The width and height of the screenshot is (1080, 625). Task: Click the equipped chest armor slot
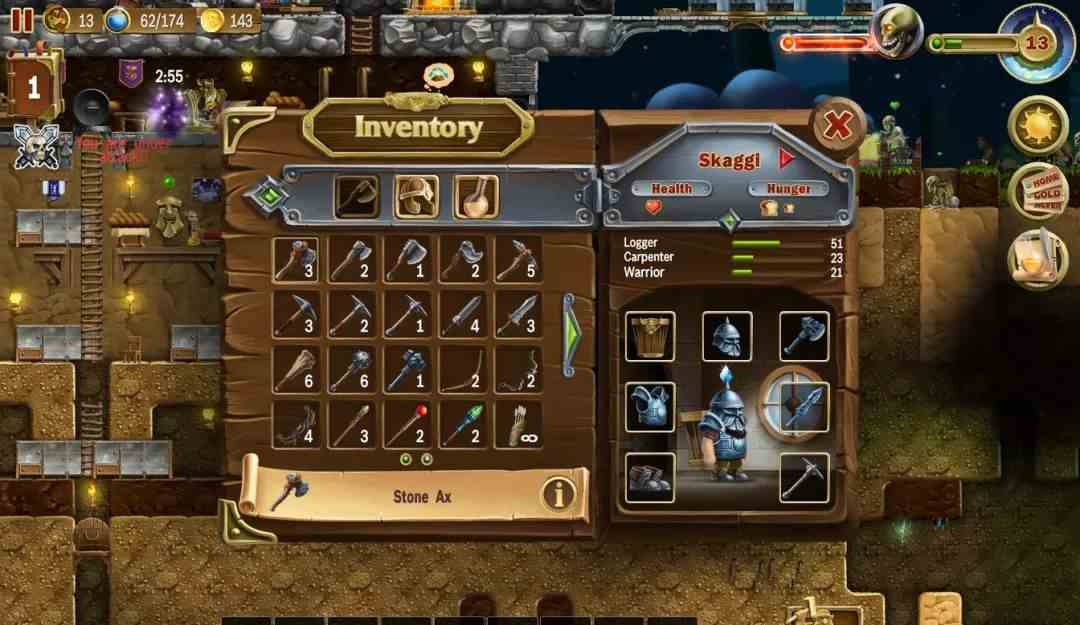coord(650,407)
